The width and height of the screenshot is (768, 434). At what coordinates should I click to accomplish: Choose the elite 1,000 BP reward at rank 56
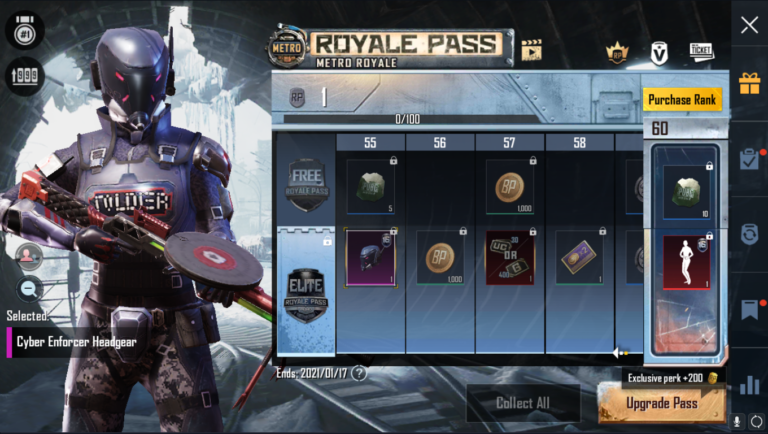440,257
